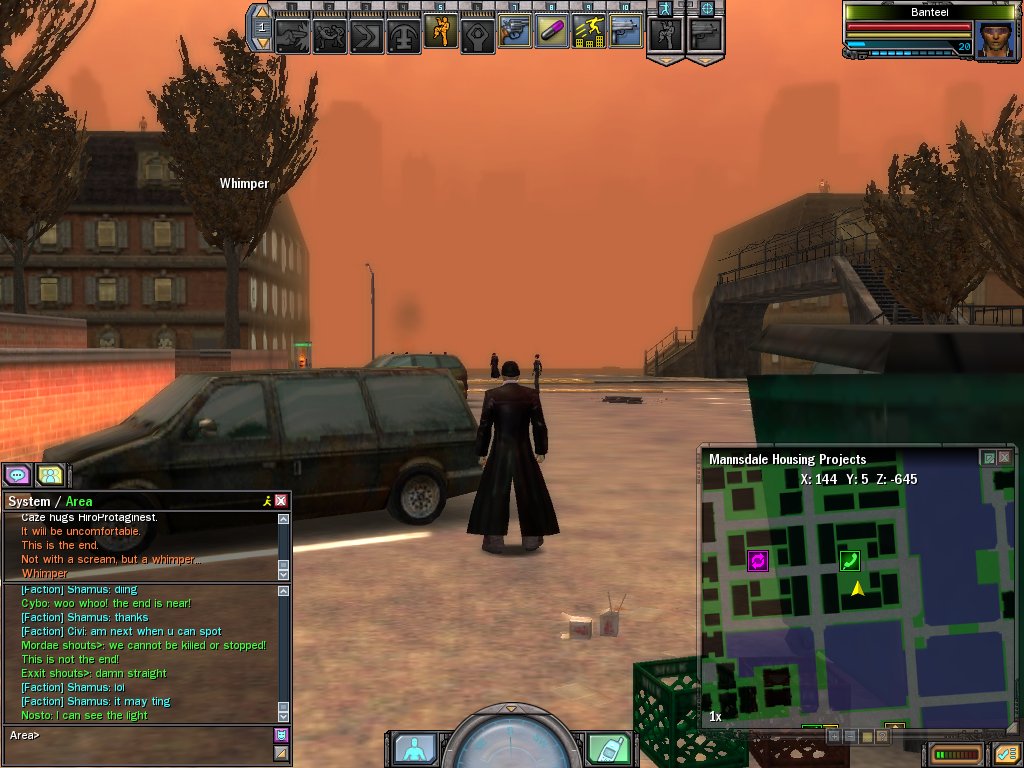Viewport: 1024px width, 768px height.
Task: Close the System / Area chat window
Action: 281,501
